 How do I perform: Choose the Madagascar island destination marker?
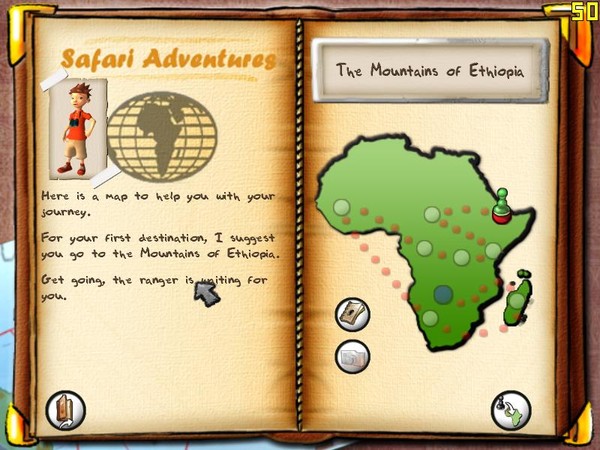516,300
